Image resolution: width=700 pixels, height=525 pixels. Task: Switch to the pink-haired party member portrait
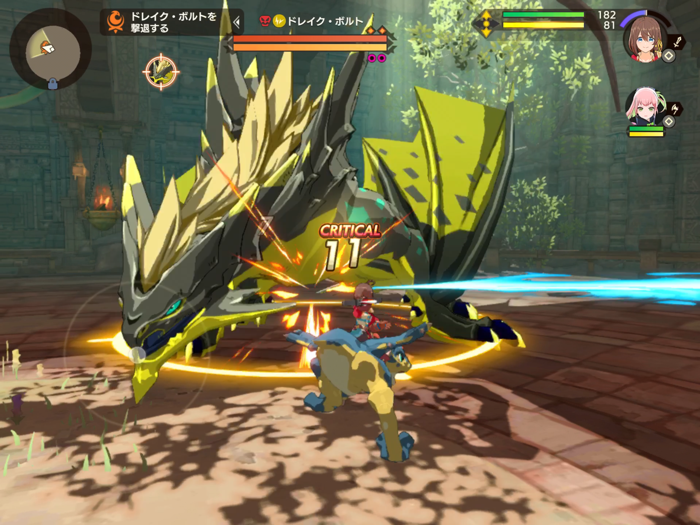643,108
